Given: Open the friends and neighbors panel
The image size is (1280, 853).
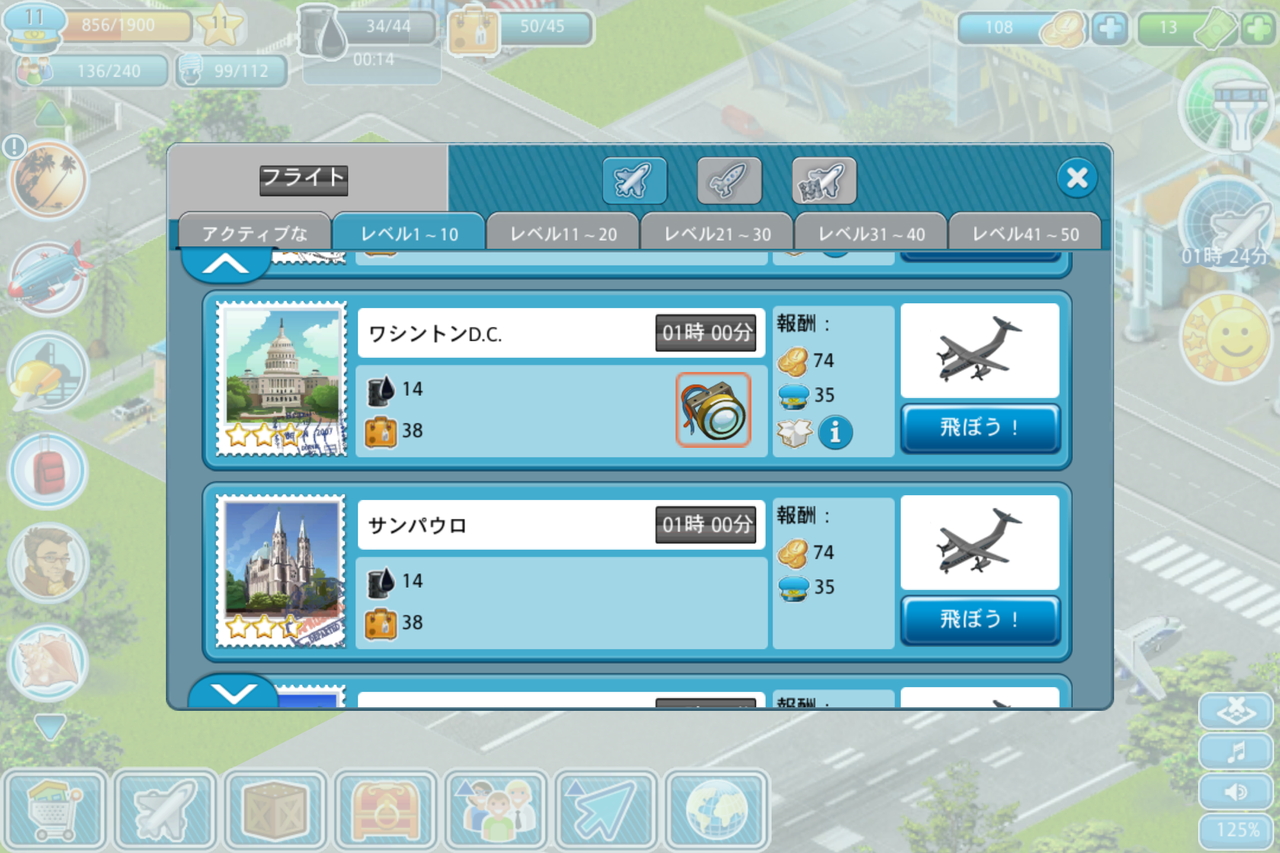Looking at the screenshot, I should pos(495,812).
